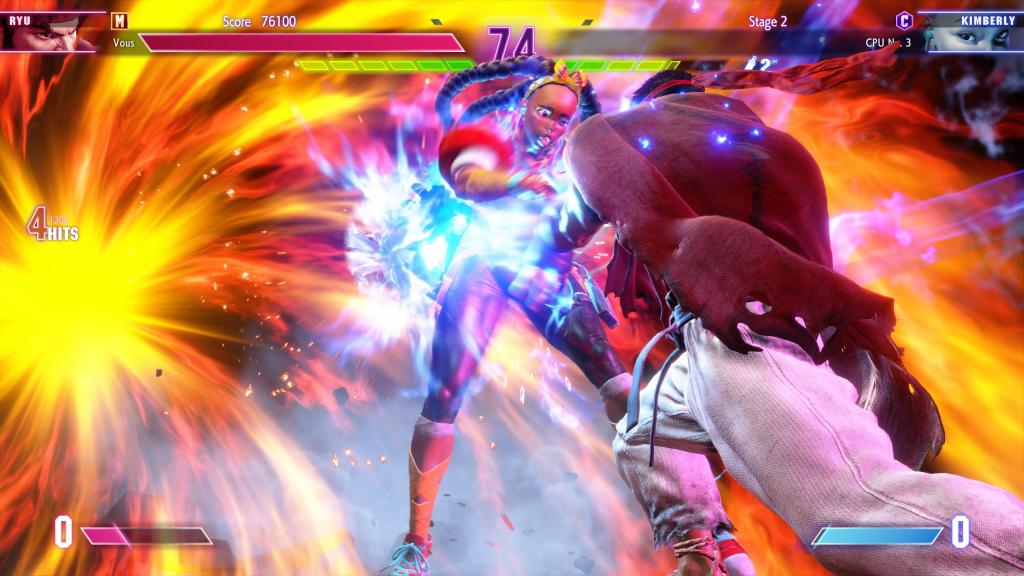Viewport: 1024px width, 576px height.
Task: Select the C control type badge
Action: 904,20
